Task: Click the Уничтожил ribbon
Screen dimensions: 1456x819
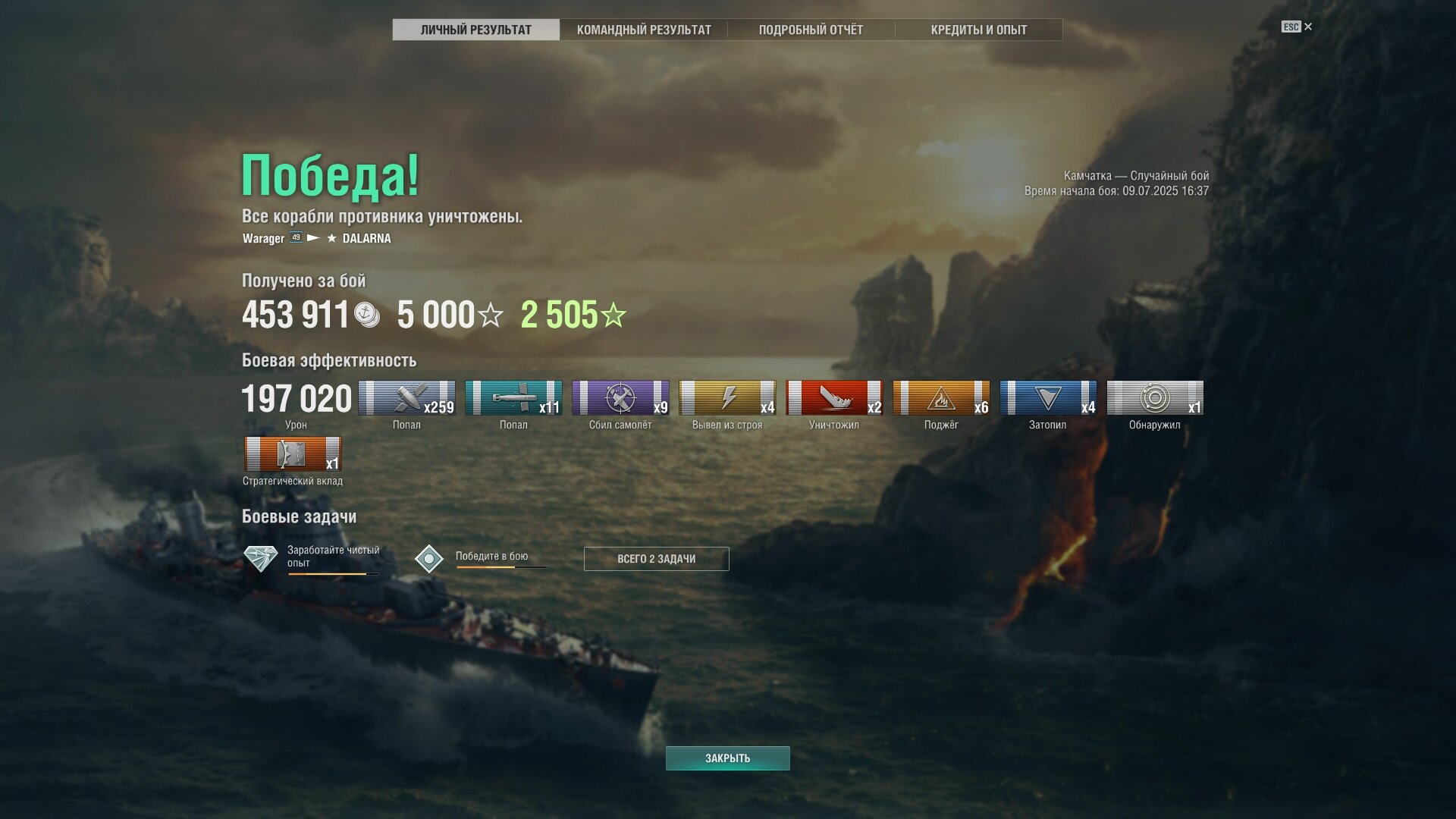Action: [834, 398]
